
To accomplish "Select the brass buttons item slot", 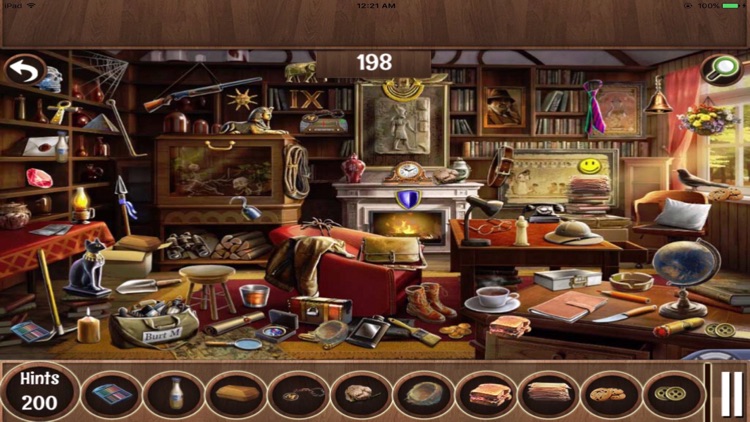I will click(673, 393).
